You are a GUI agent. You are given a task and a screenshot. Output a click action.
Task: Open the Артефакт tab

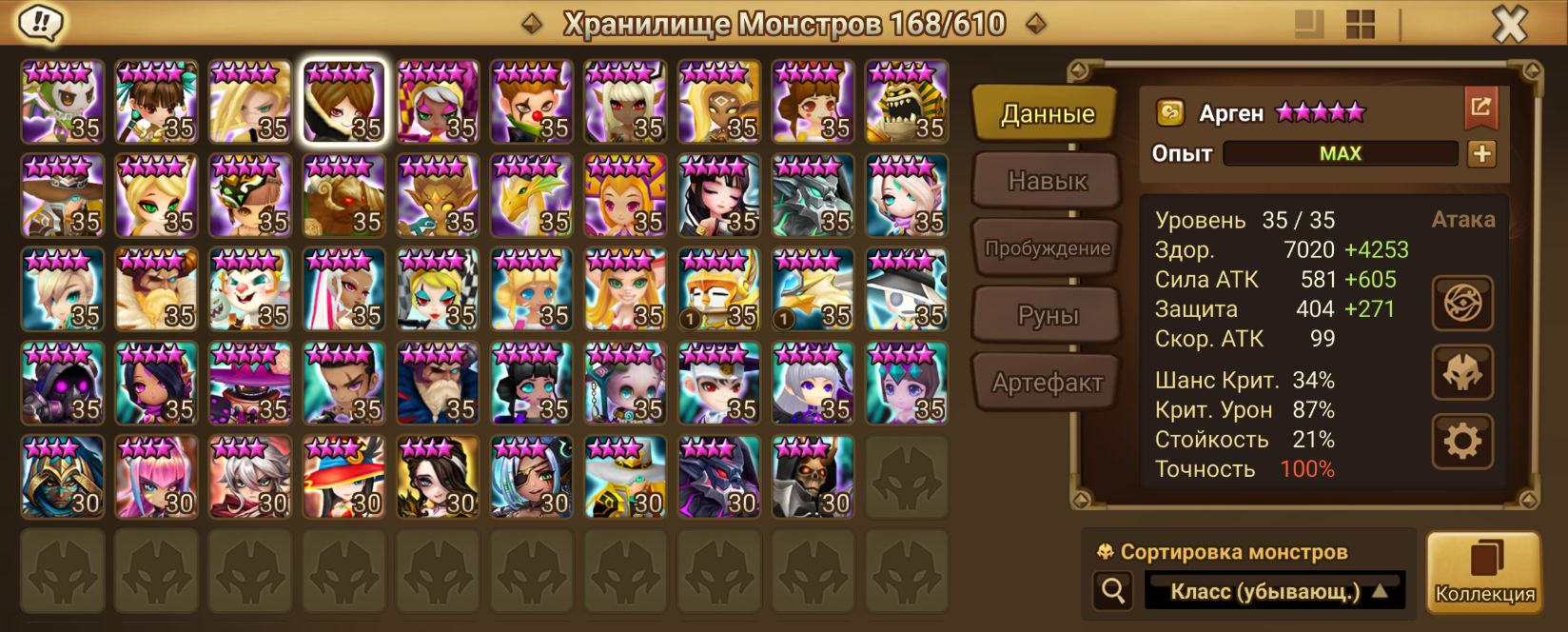[x=1046, y=383]
